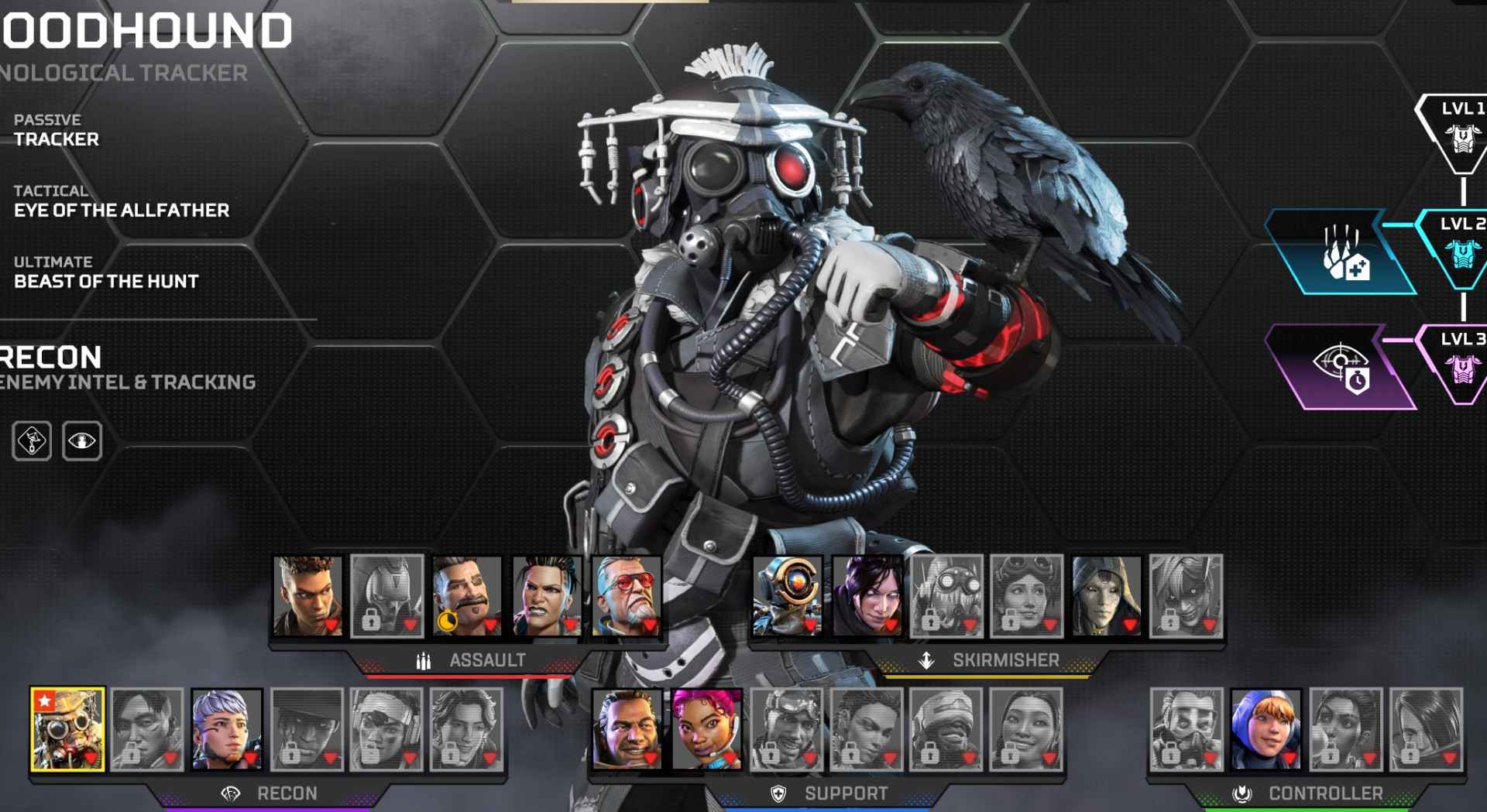Toggle the ultimate eye preview icon
Viewport: 1487px width, 812px height.
coord(81,439)
